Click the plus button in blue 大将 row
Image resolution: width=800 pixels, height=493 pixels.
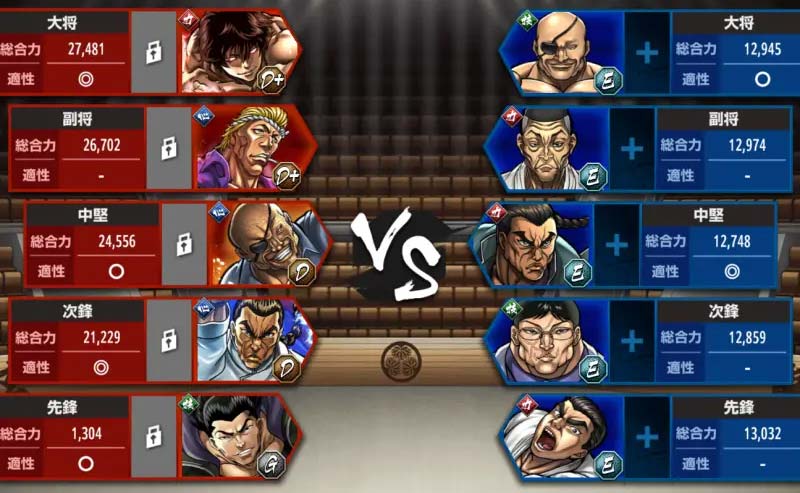point(647,54)
